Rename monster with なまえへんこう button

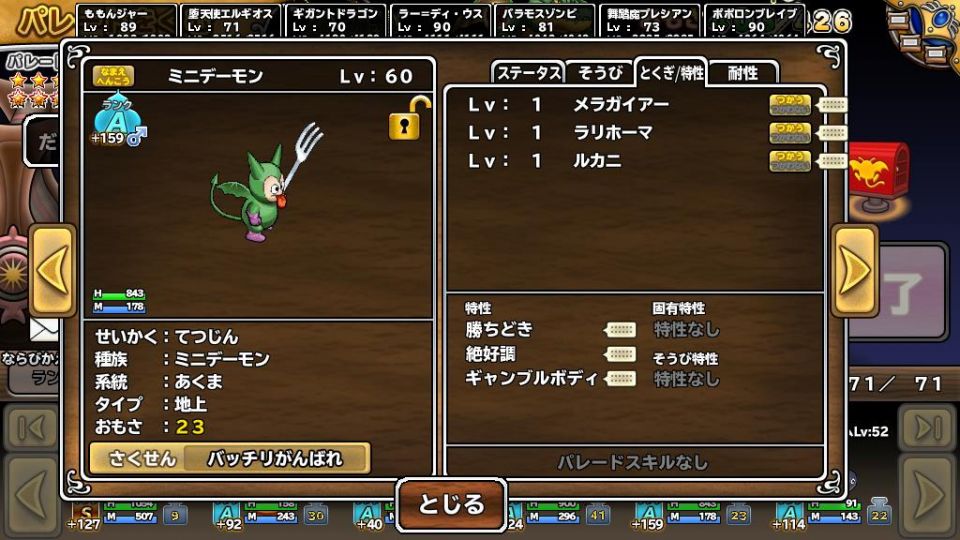coord(113,76)
